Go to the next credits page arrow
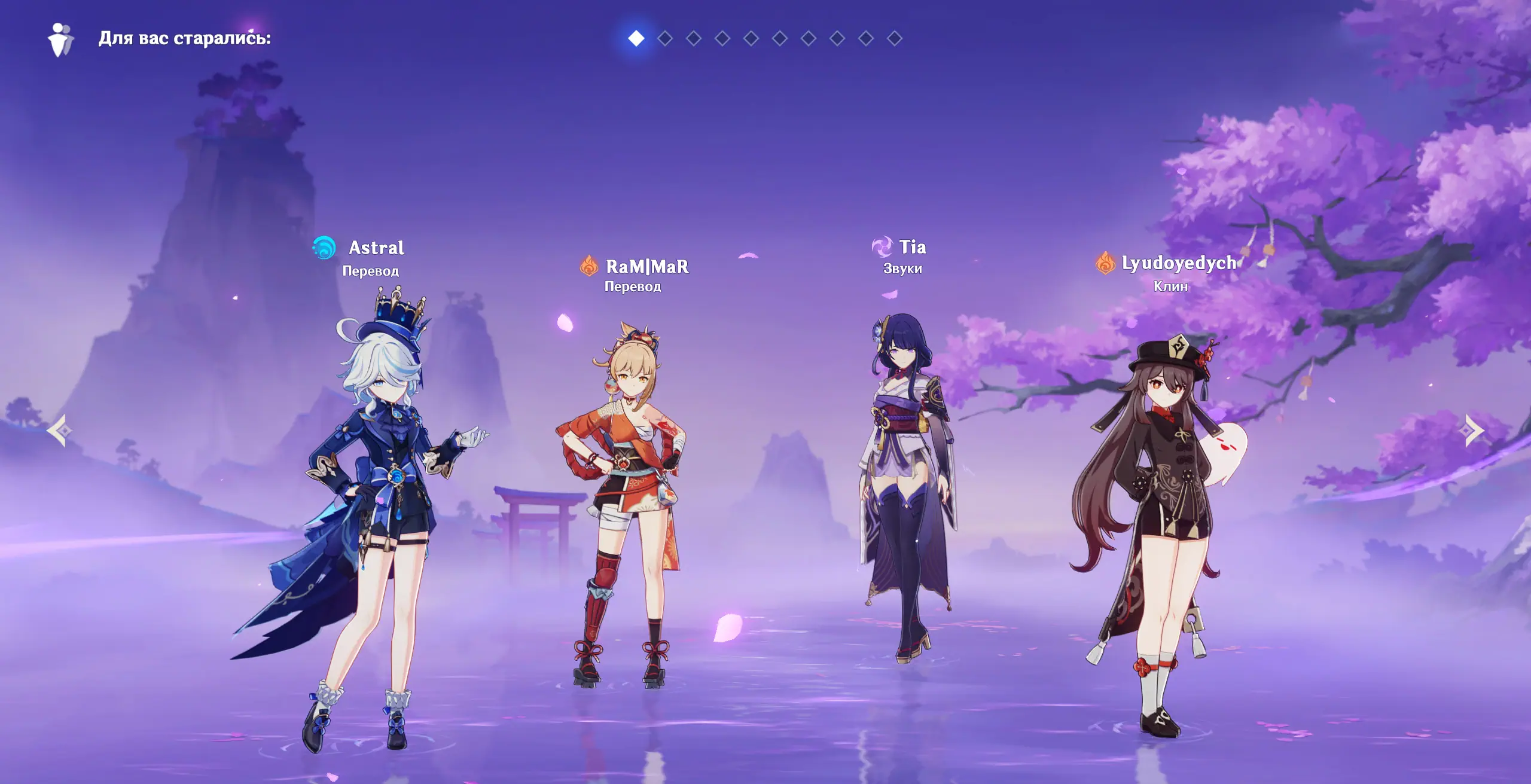 1474,430
